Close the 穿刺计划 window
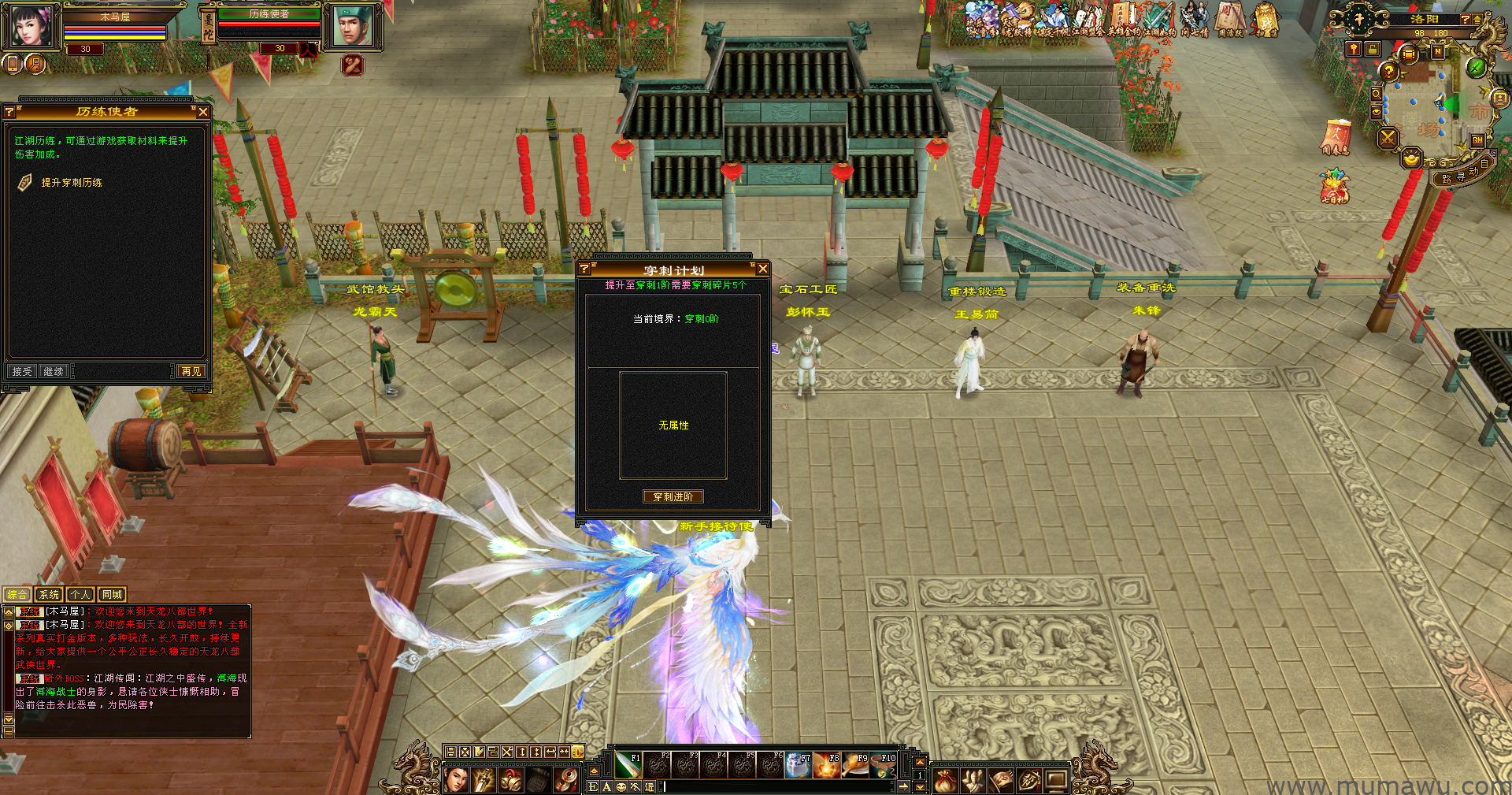The height and width of the screenshot is (795, 1512). (762, 269)
